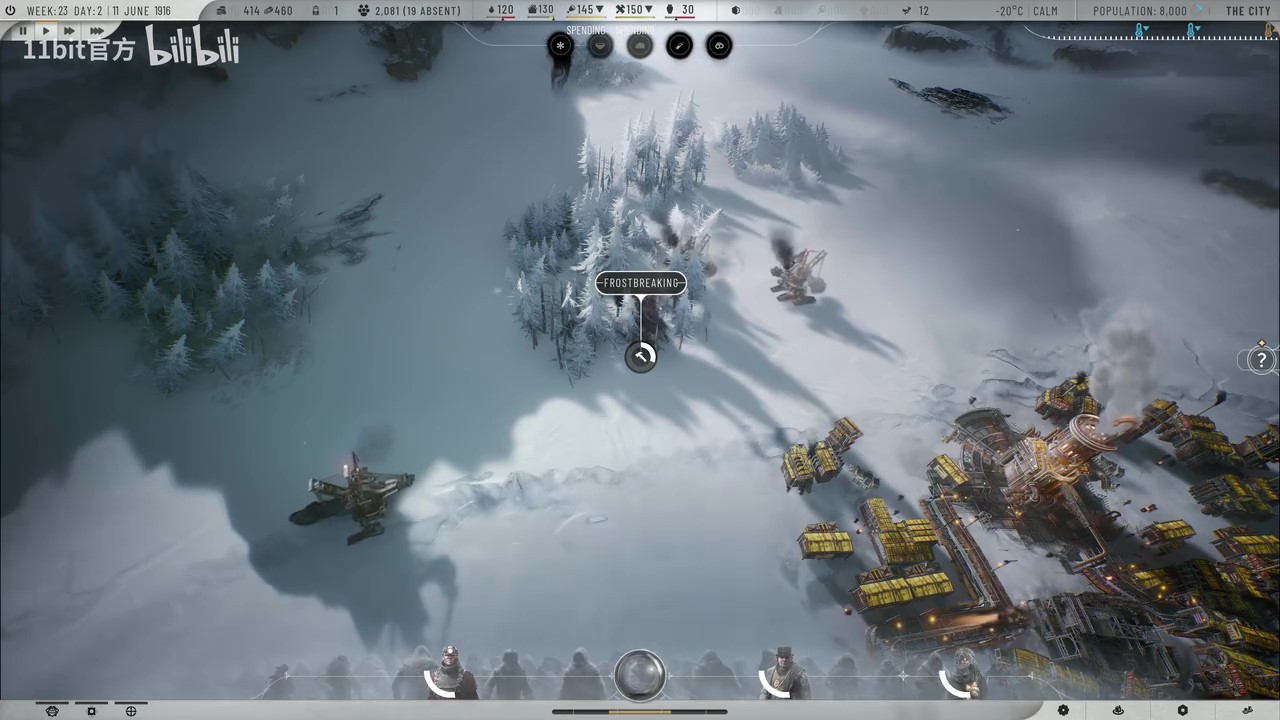1280x720 pixels.
Task: Click The City label
Action: [1248, 11]
